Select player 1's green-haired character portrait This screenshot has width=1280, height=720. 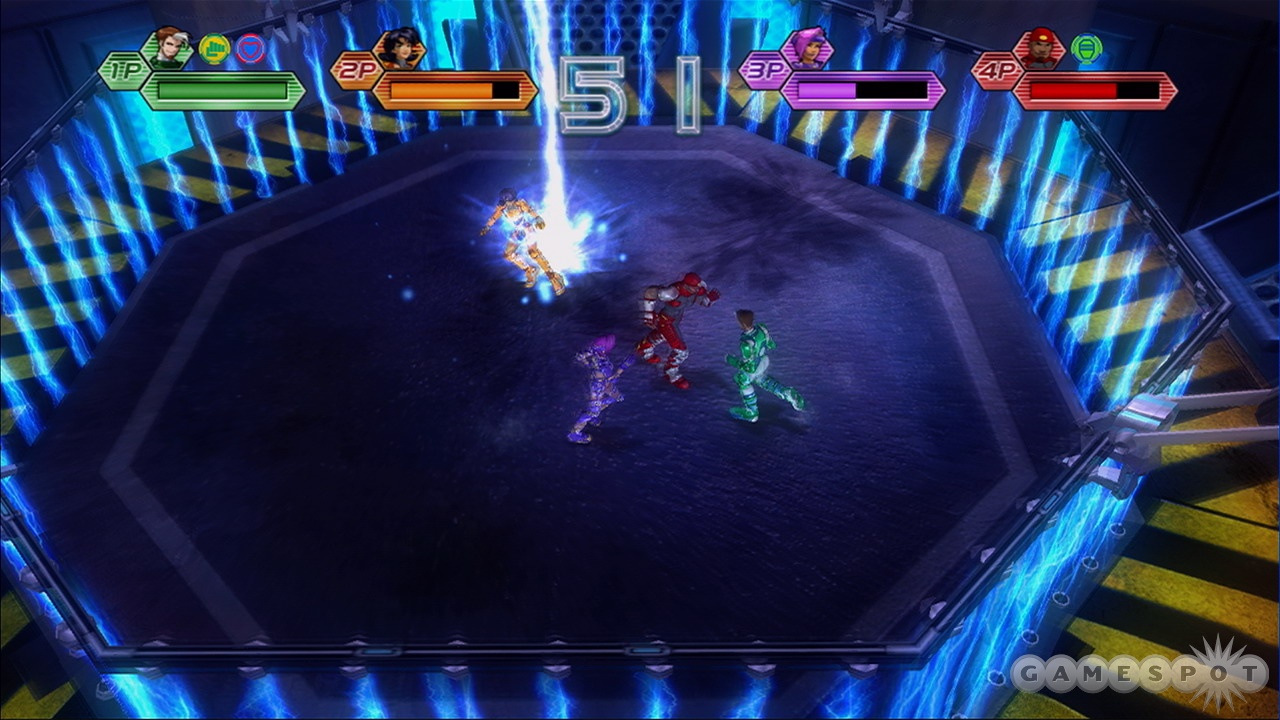coord(168,49)
